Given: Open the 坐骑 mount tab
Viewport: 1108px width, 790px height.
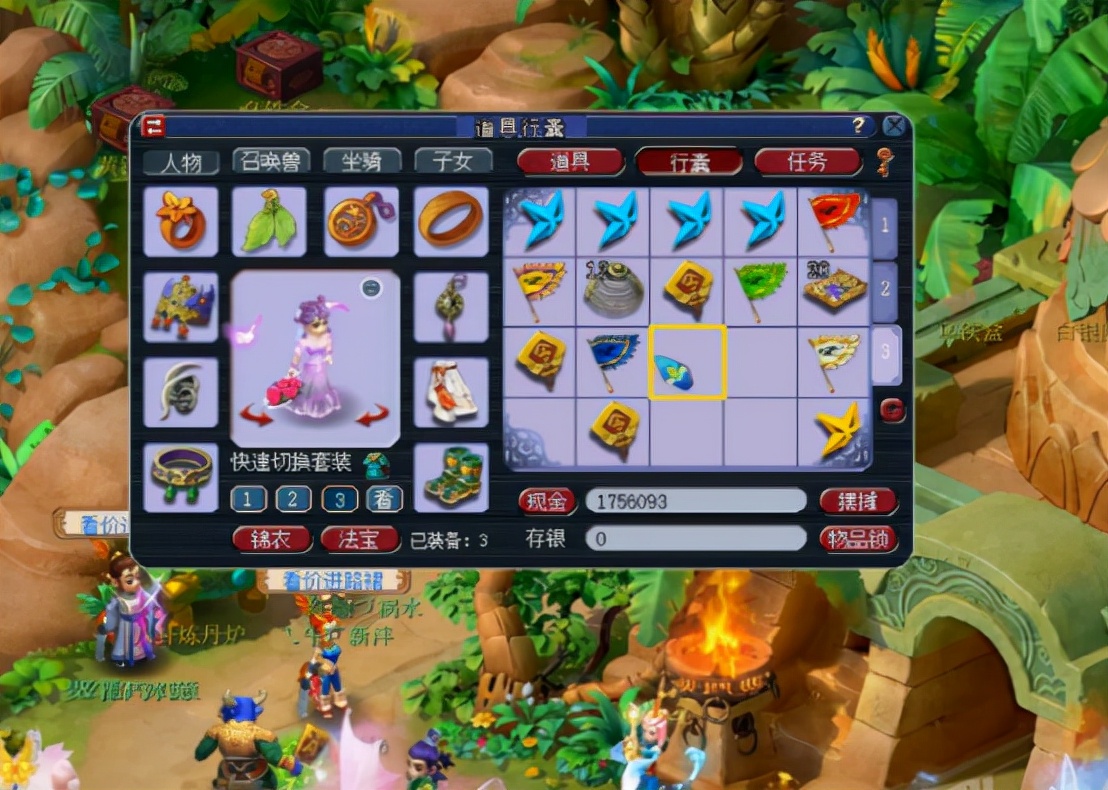Looking at the screenshot, I should pos(362,161).
